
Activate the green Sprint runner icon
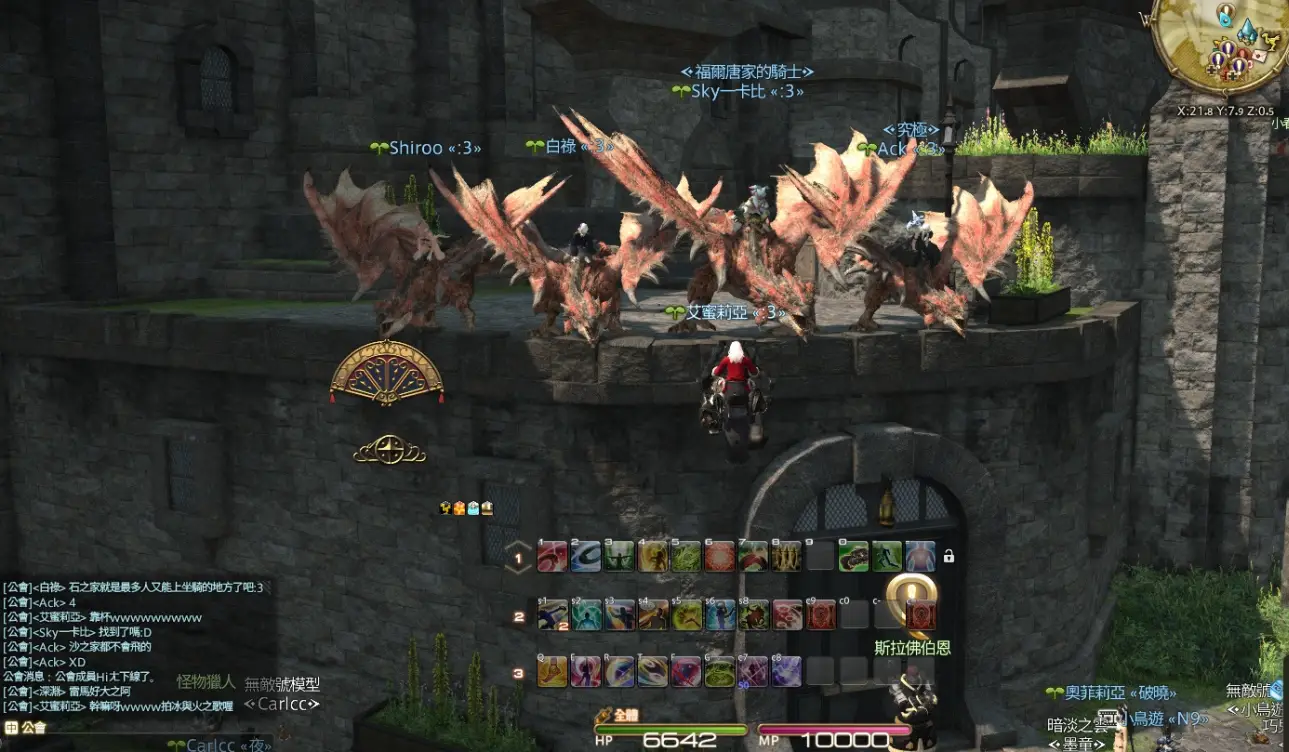pyautogui.click(x=886, y=557)
